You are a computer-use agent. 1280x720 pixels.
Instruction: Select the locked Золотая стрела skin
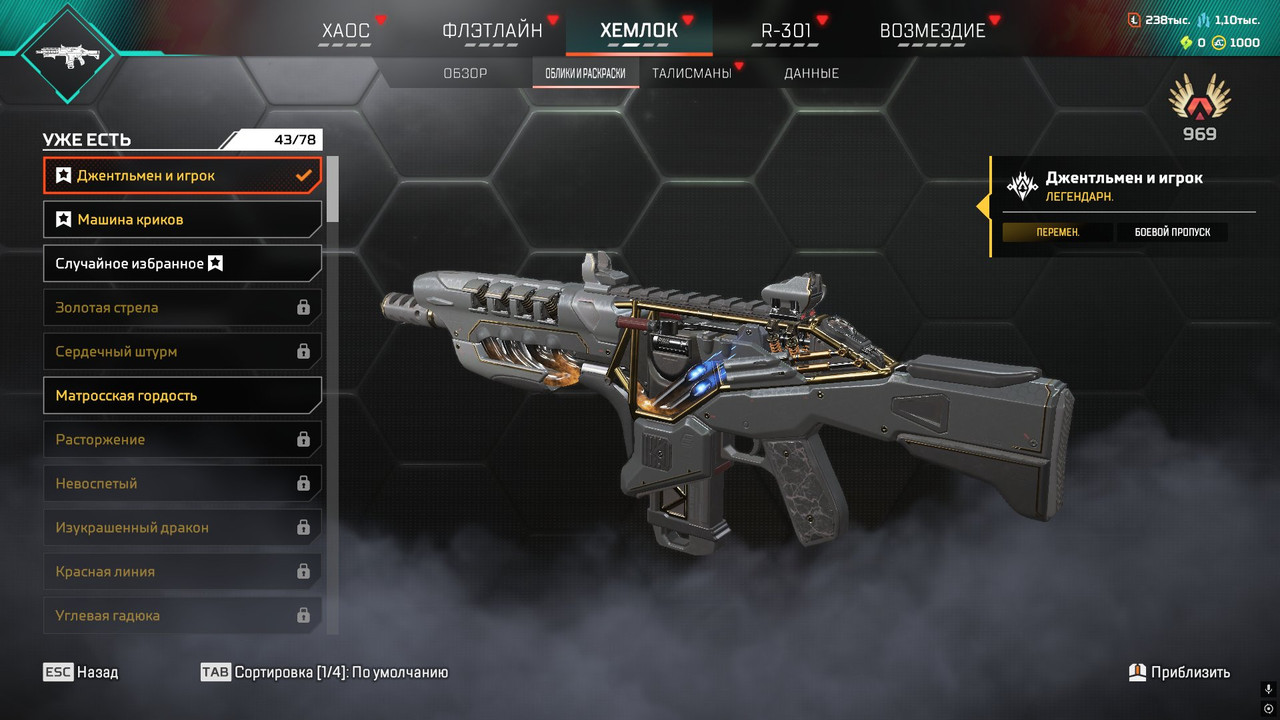(182, 308)
